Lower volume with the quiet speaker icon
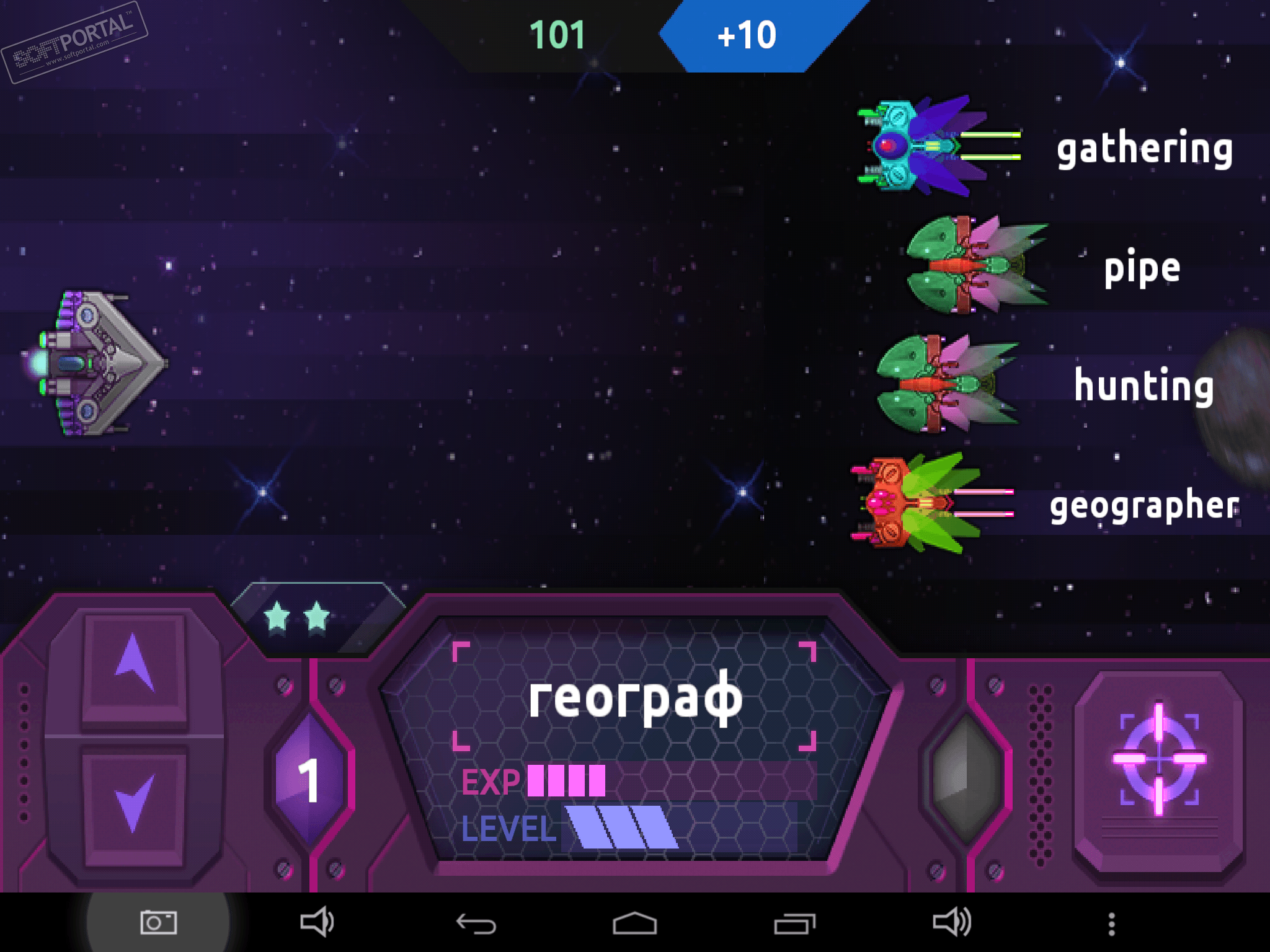1270x952 pixels. point(317,922)
